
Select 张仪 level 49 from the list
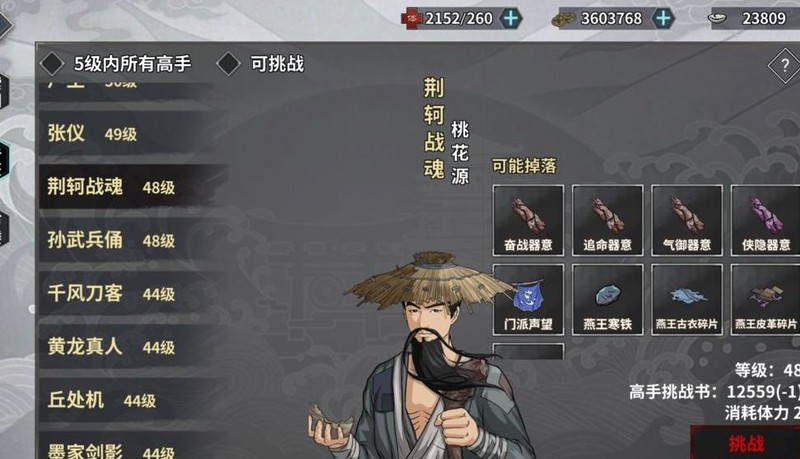coord(92,134)
